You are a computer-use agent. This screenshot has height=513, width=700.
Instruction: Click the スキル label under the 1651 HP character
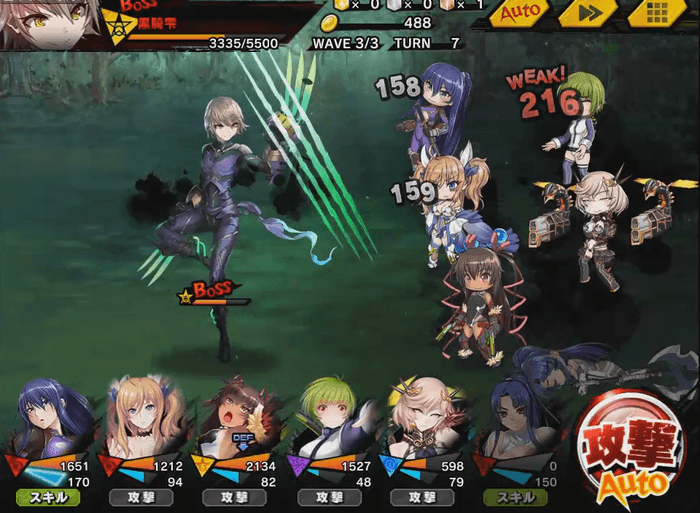point(49,496)
